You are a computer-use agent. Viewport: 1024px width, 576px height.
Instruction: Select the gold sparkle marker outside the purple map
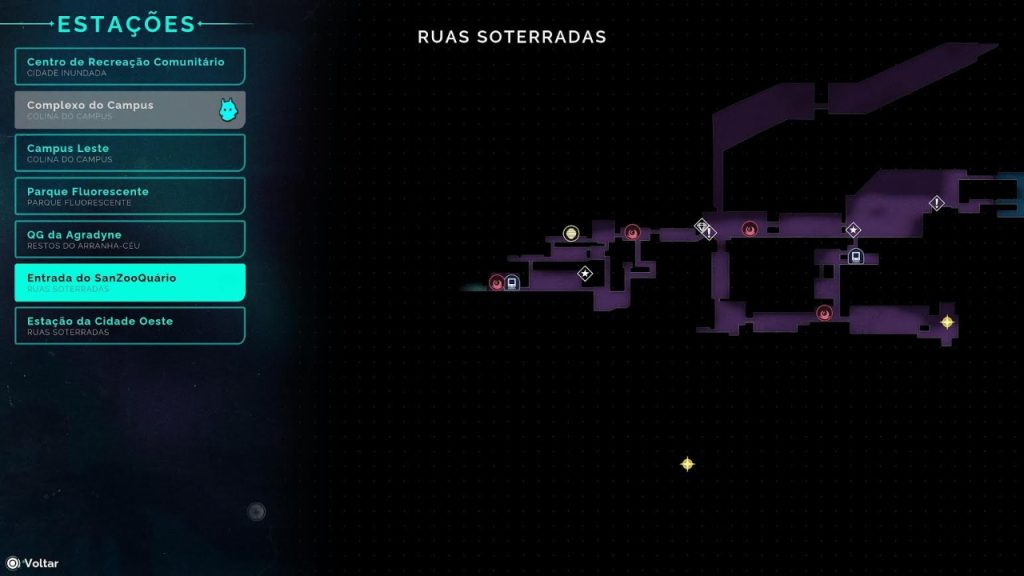(x=687, y=464)
